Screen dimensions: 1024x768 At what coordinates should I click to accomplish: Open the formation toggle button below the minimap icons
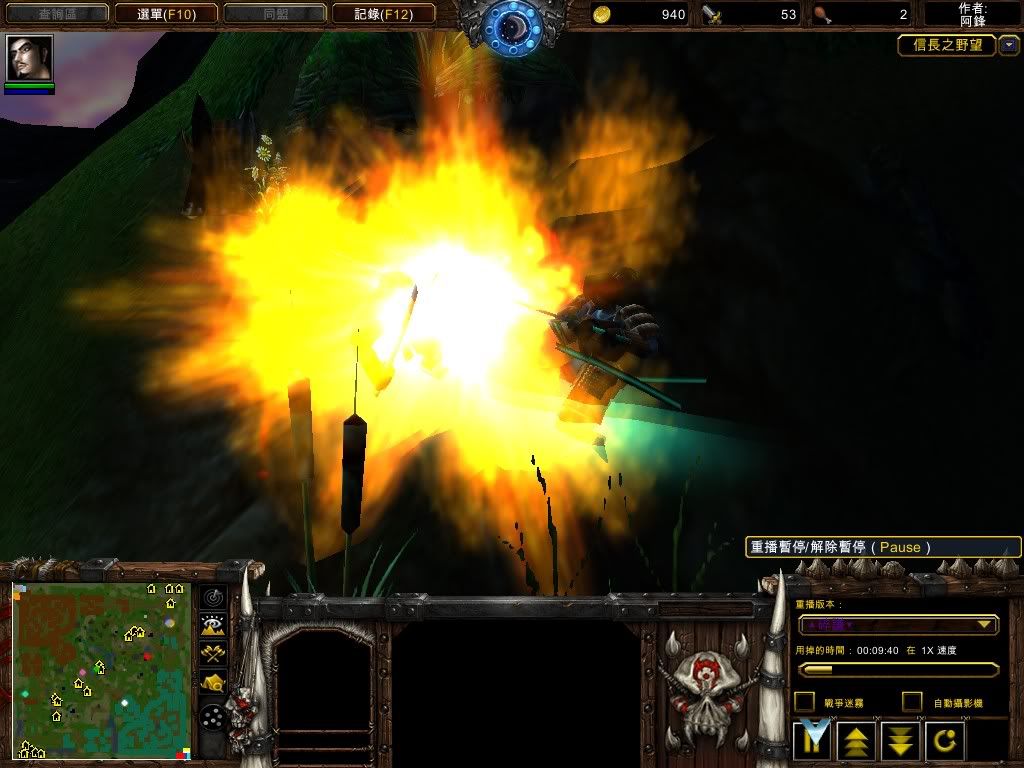pyautogui.click(x=213, y=718)
